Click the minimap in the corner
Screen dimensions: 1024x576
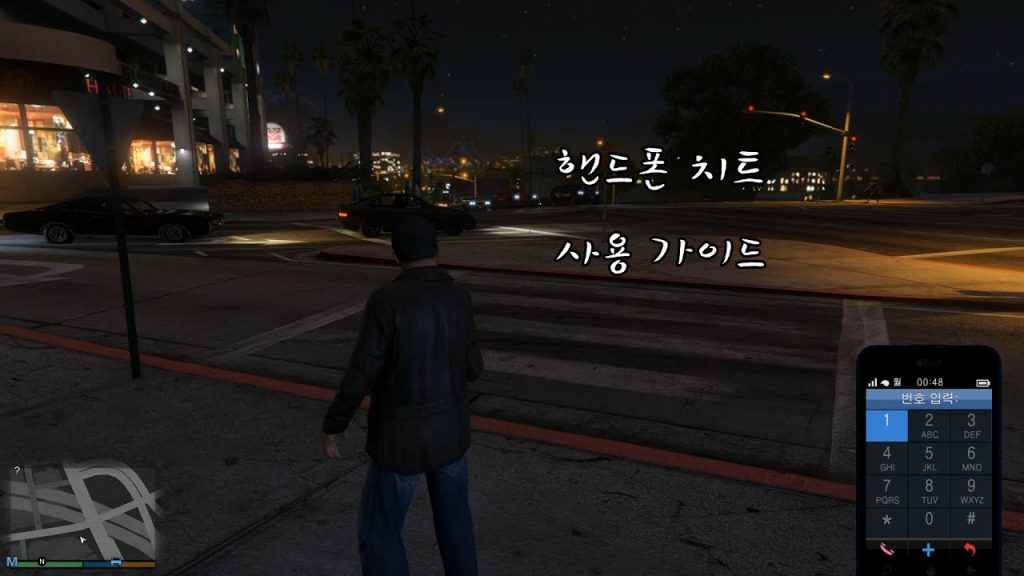click(82, 510)
